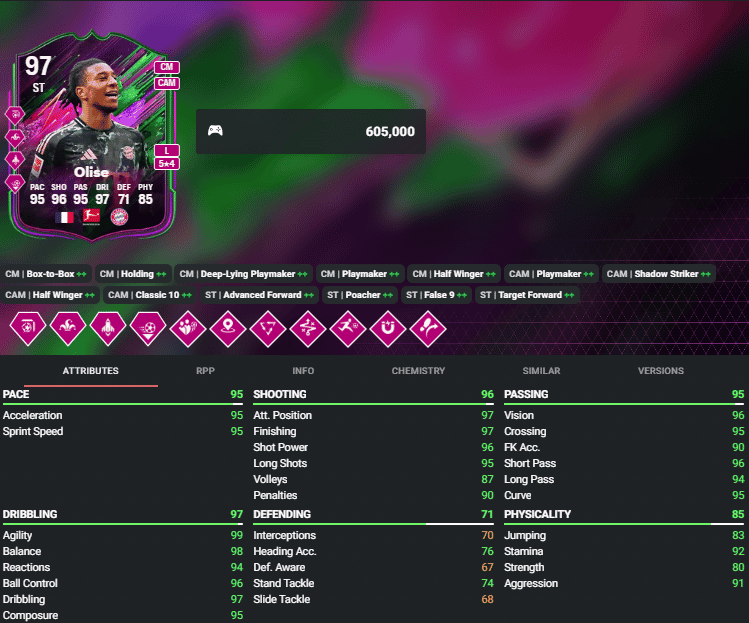
Task: Pick the CM Deep-Lying Playmaker role
Action: (x=243, y=274)
